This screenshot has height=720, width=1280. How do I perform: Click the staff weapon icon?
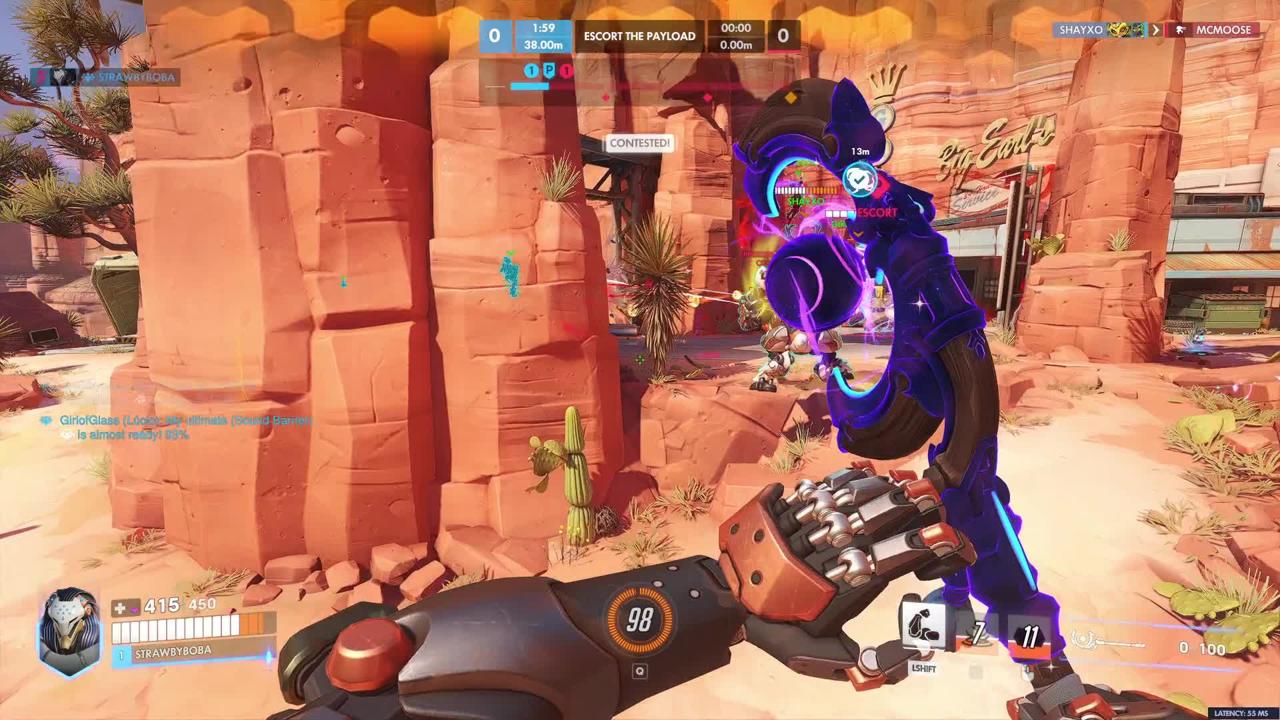click(1107, 641)
